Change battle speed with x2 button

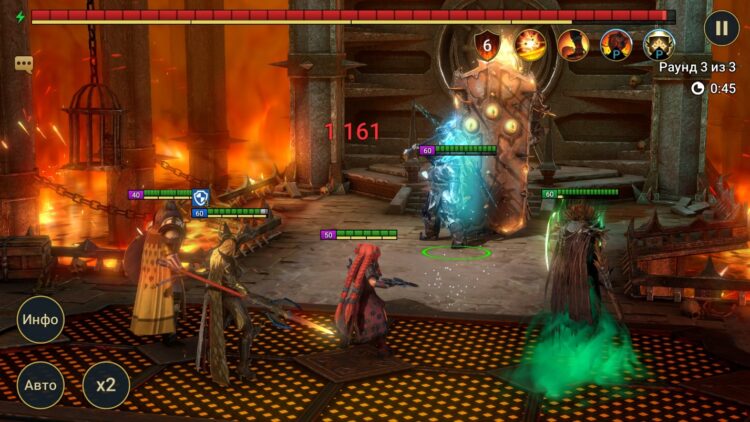(105, 385)
